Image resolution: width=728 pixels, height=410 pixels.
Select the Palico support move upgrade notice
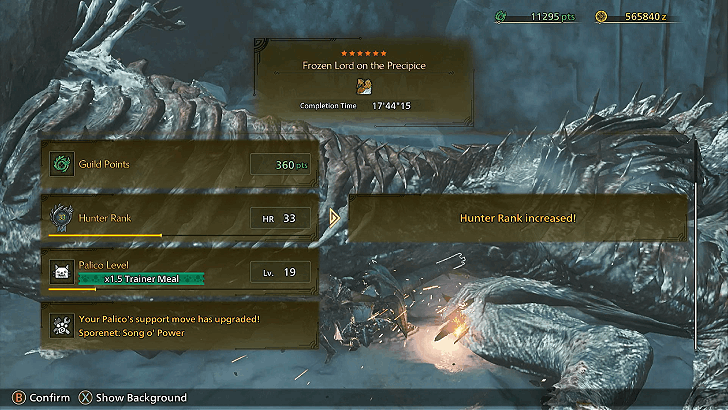180,323
